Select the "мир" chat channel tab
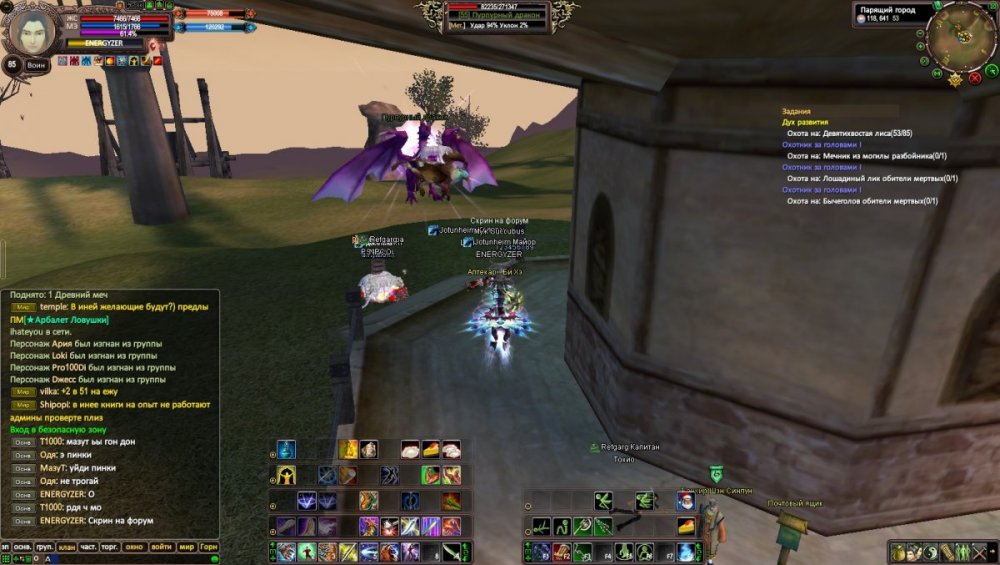The image size is (1000, 565). coord(187,547)
